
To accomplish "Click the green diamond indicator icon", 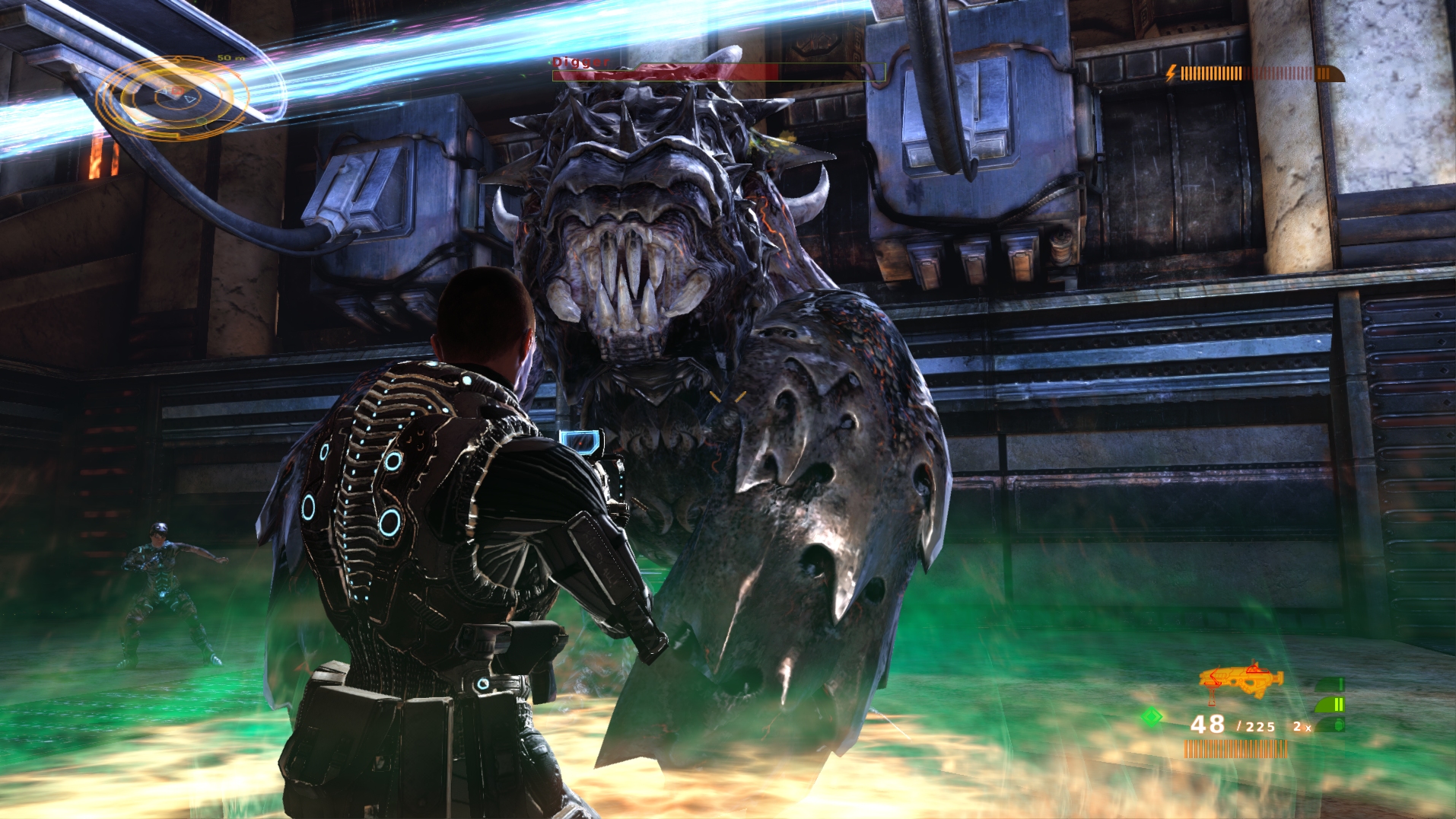I will coord(1152,716).
